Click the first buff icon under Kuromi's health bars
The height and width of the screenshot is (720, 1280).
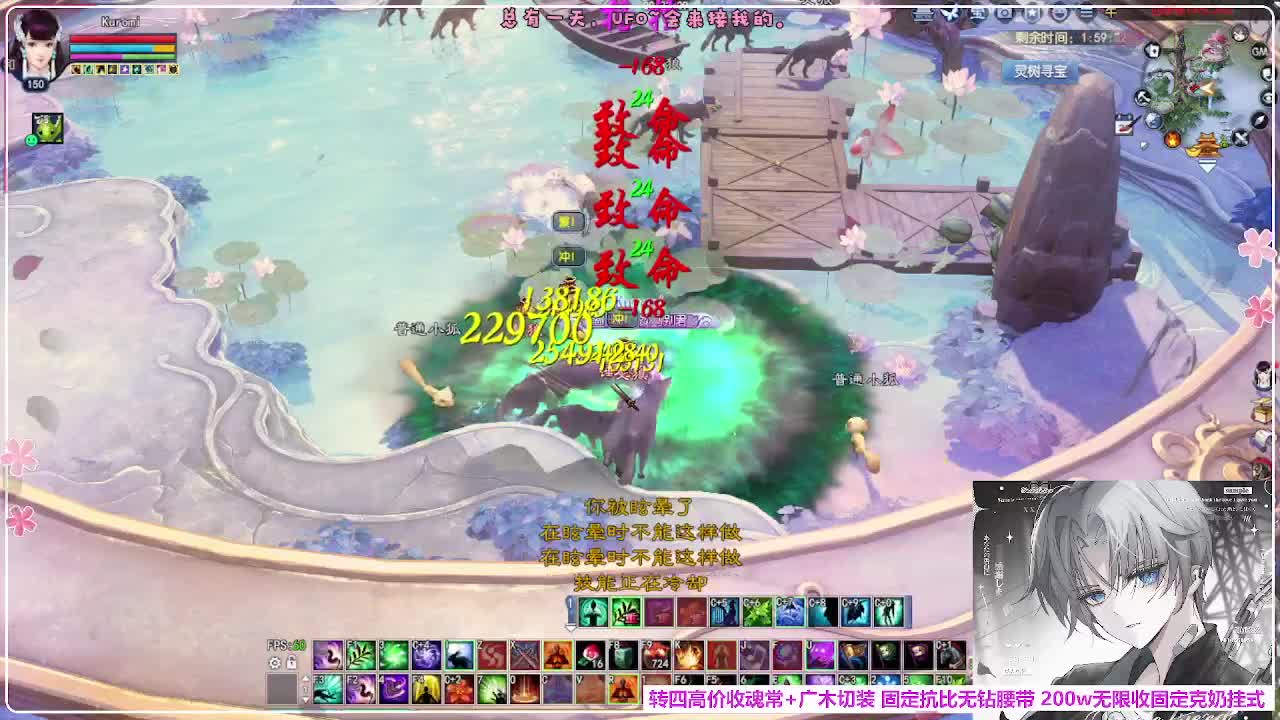pyautogui.click(x=75, y=70)
